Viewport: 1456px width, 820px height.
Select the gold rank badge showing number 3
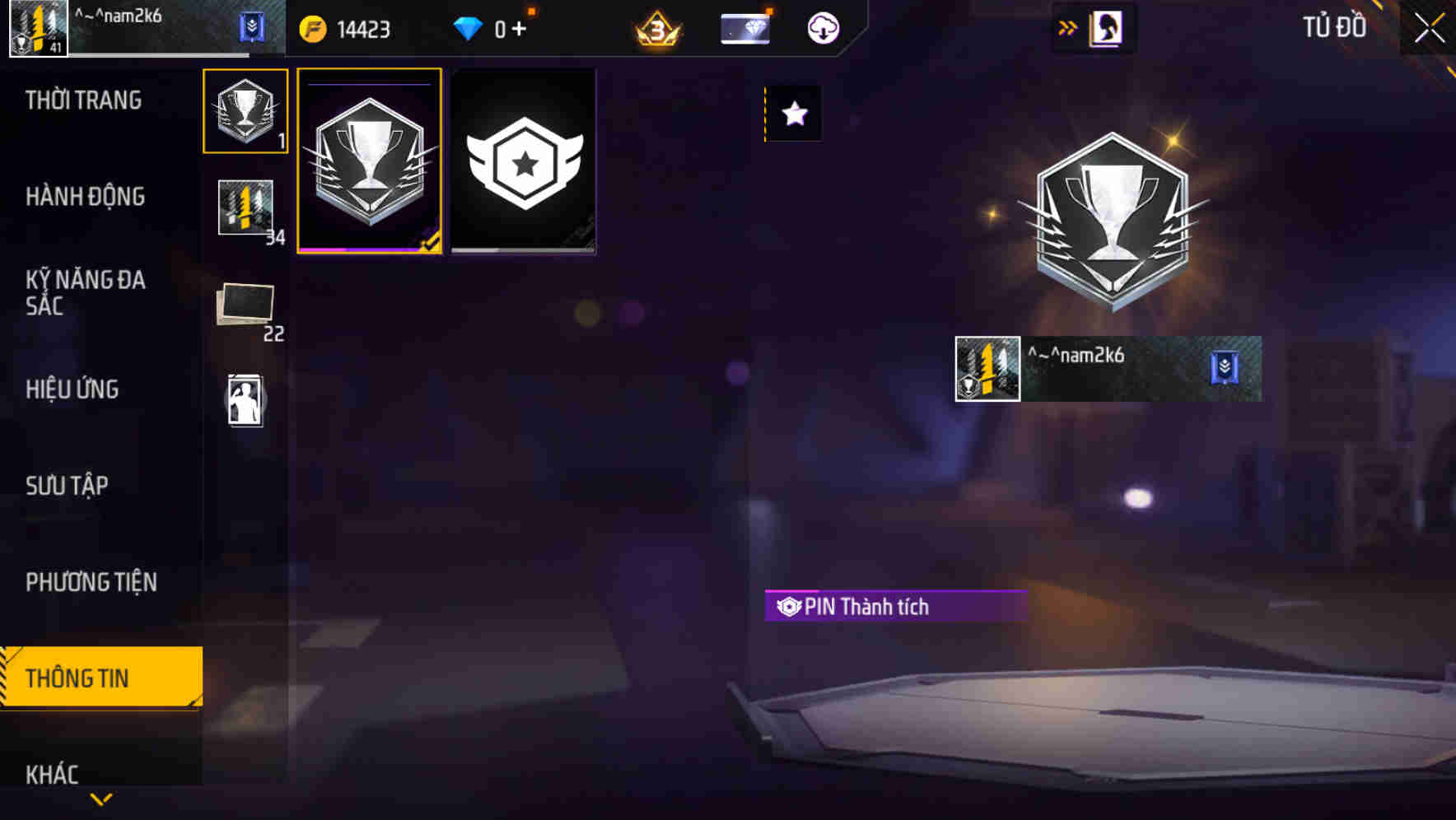coord(655,27)
